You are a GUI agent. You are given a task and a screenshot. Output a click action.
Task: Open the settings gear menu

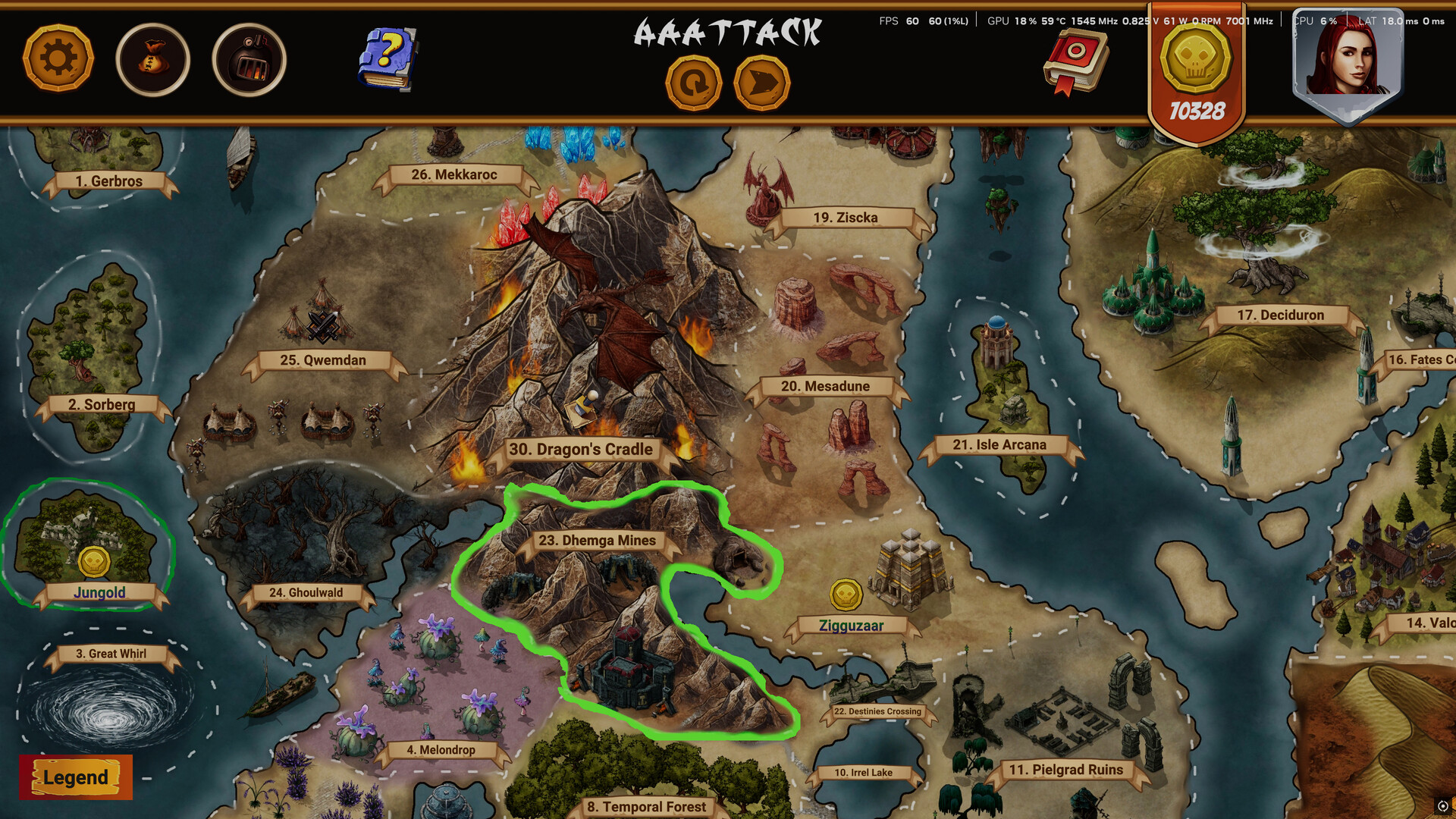point(58,58)
